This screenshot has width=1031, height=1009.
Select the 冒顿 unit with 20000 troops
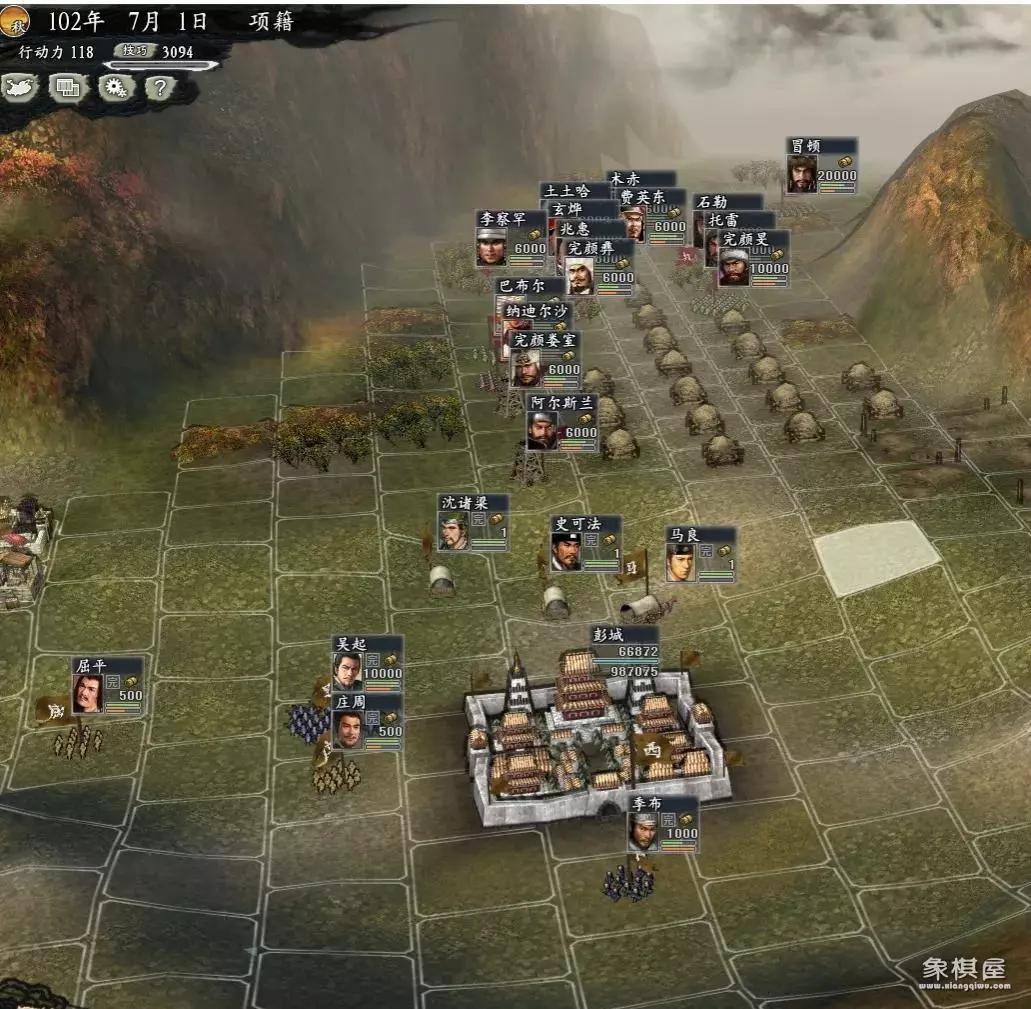tap(821, 165)
